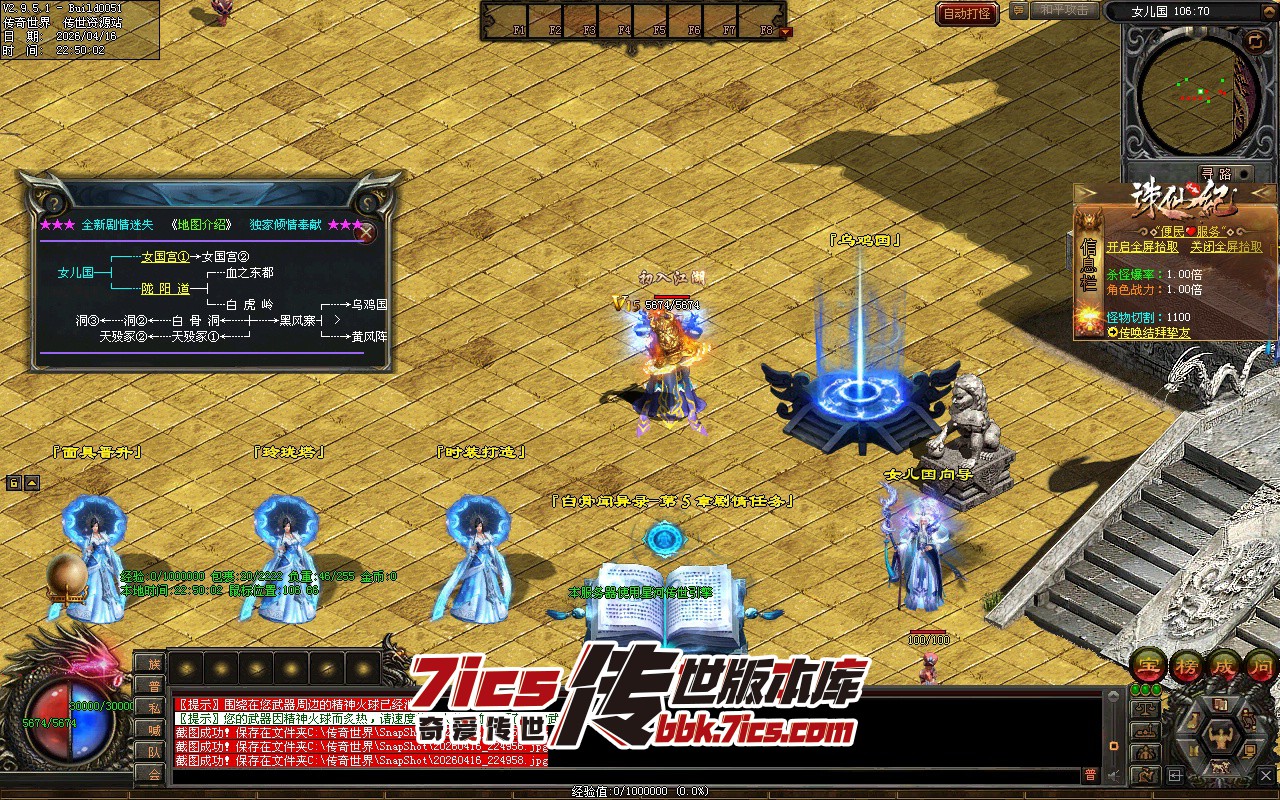Open the 队 team chat channel
The image size is (1280, 800).
coord(153,751)
